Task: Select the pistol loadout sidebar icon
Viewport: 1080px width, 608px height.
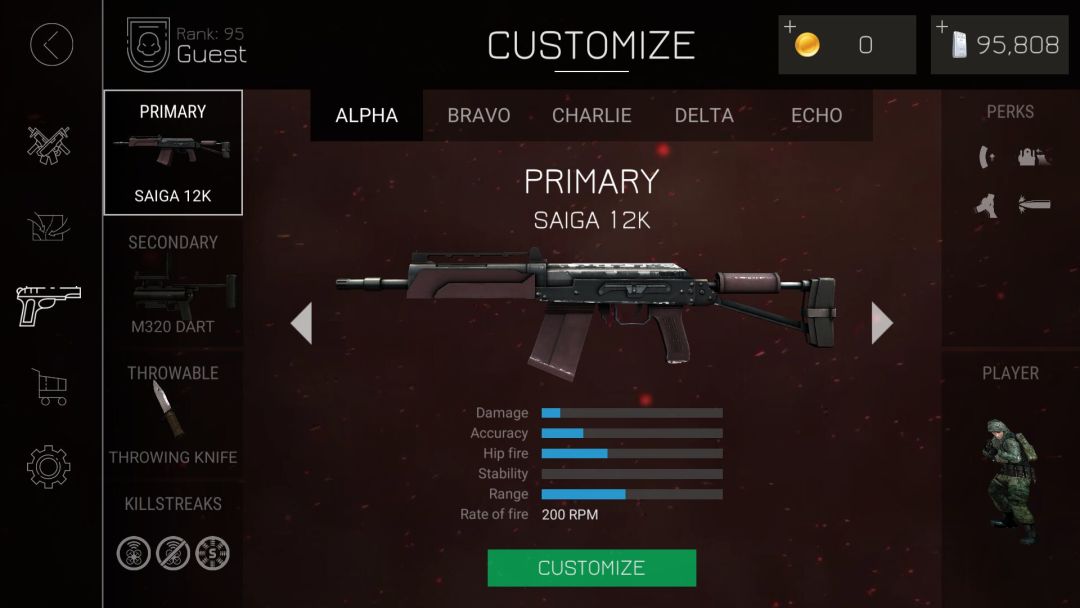Action: 49,304
